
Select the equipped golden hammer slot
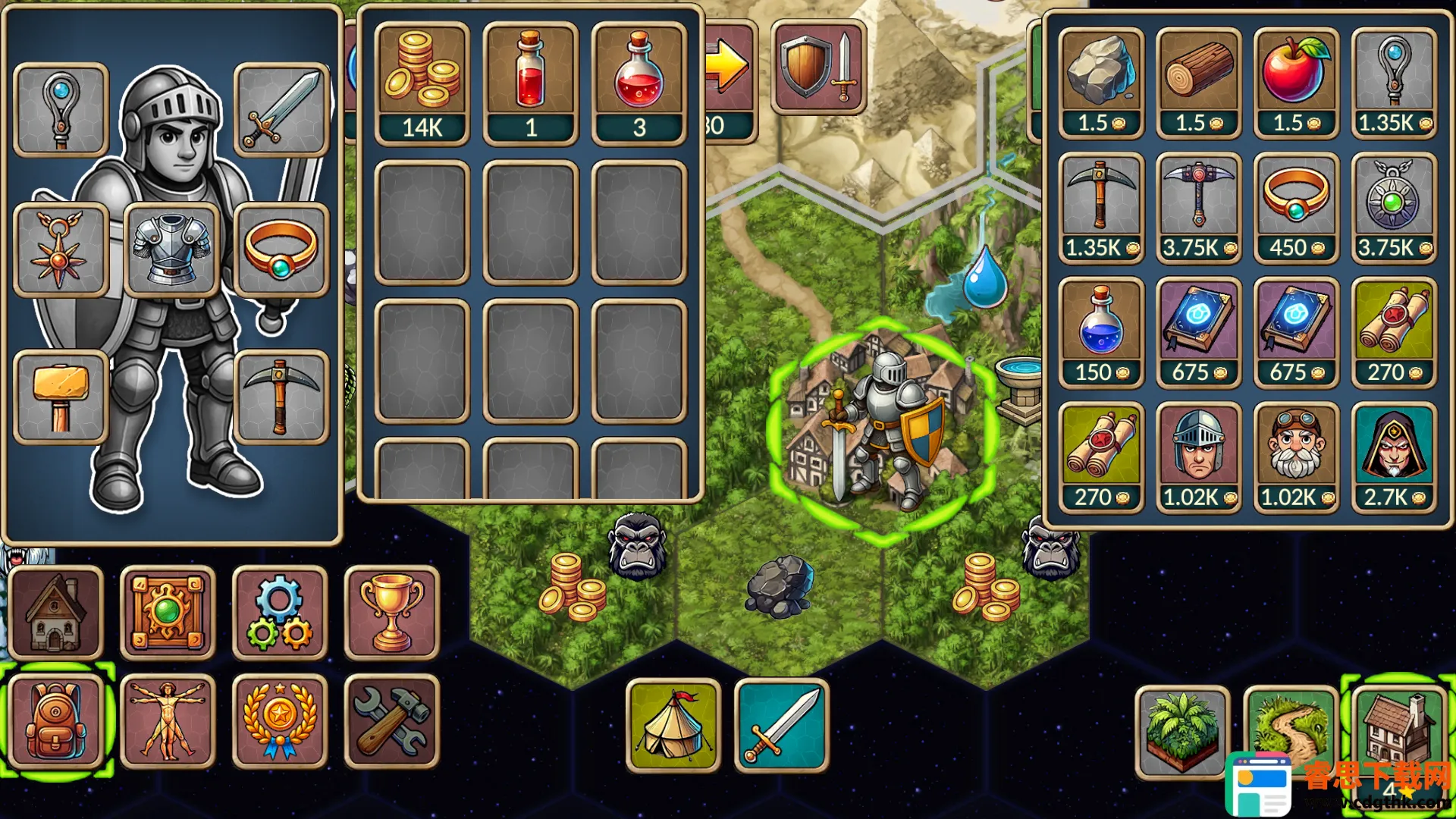[x=61, y=397]
